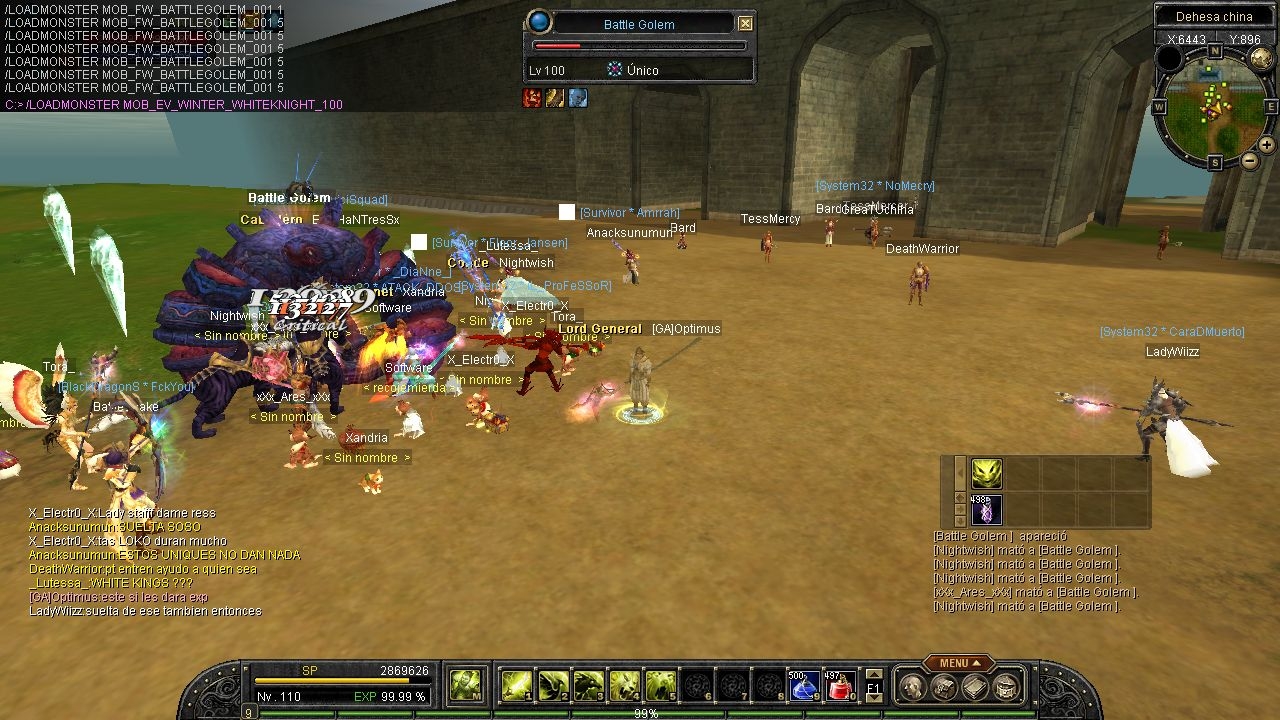Viewport: 1280px width, 720px height.
Task: Click the rightmost options icon in MENU bar
Action: point(1006,686)
